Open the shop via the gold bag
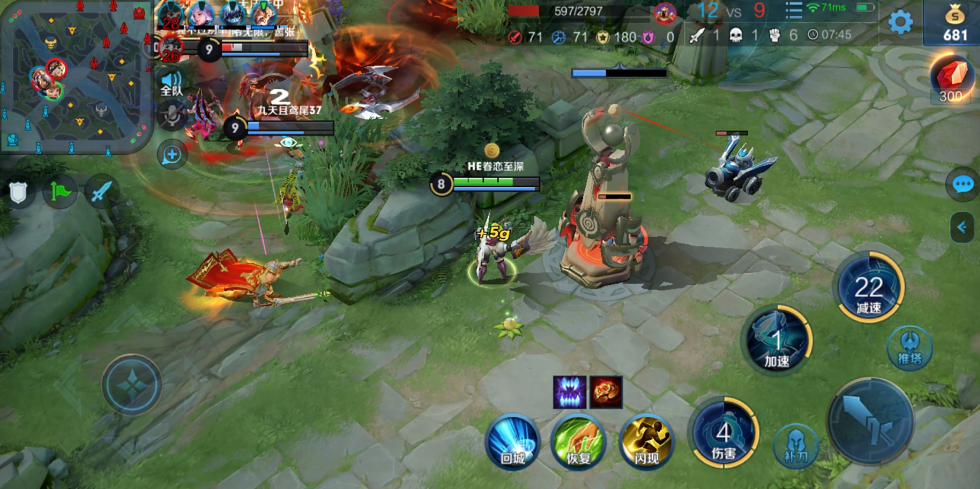 click(953, 22)
